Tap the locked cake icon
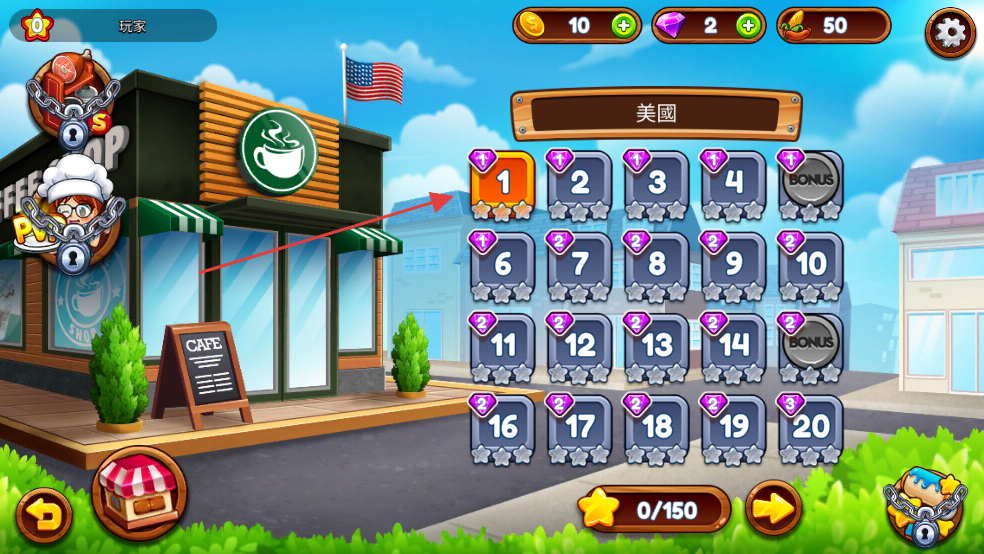 coord(925,507)
